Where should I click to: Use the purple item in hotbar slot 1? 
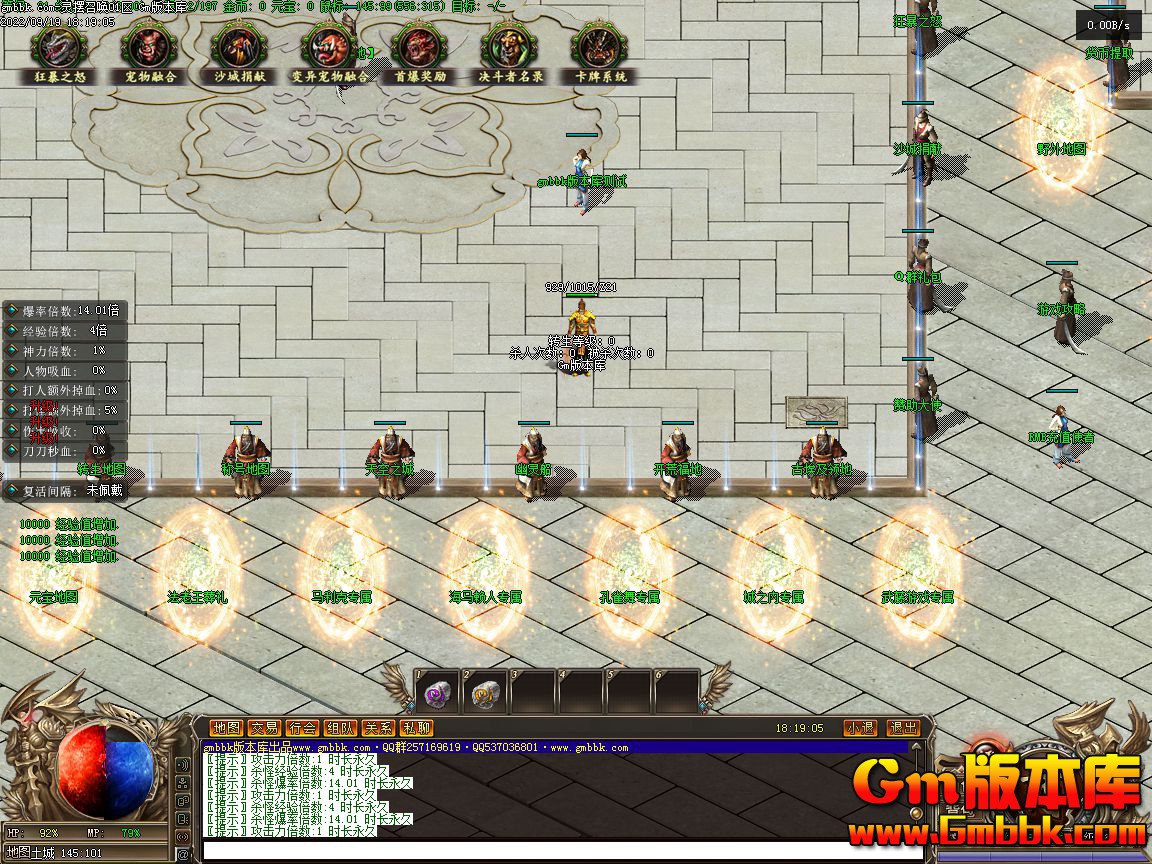tap(437, 692)
